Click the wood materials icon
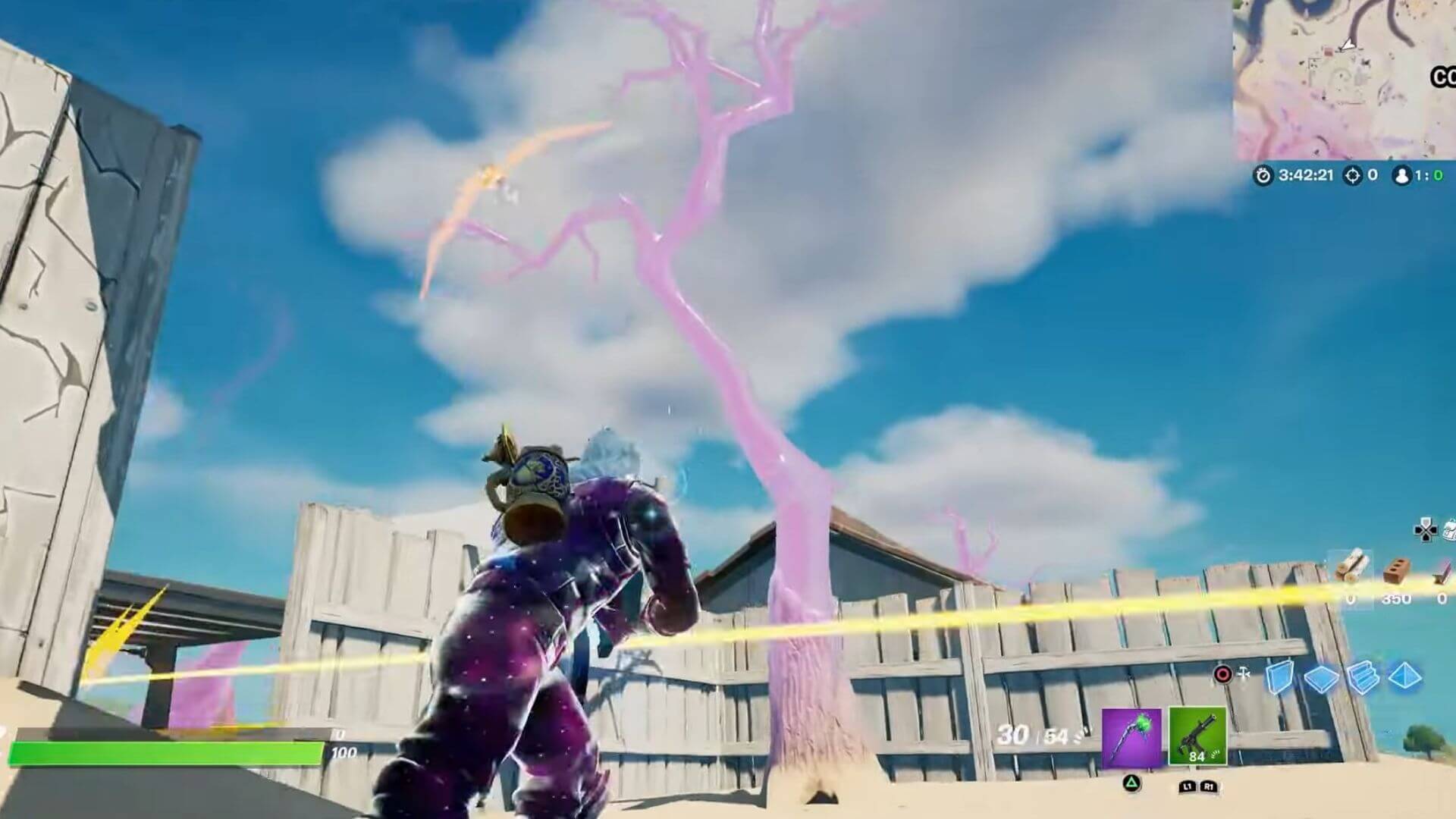Viewport: 1456px width, 819px height. (x=1353, y=566)
